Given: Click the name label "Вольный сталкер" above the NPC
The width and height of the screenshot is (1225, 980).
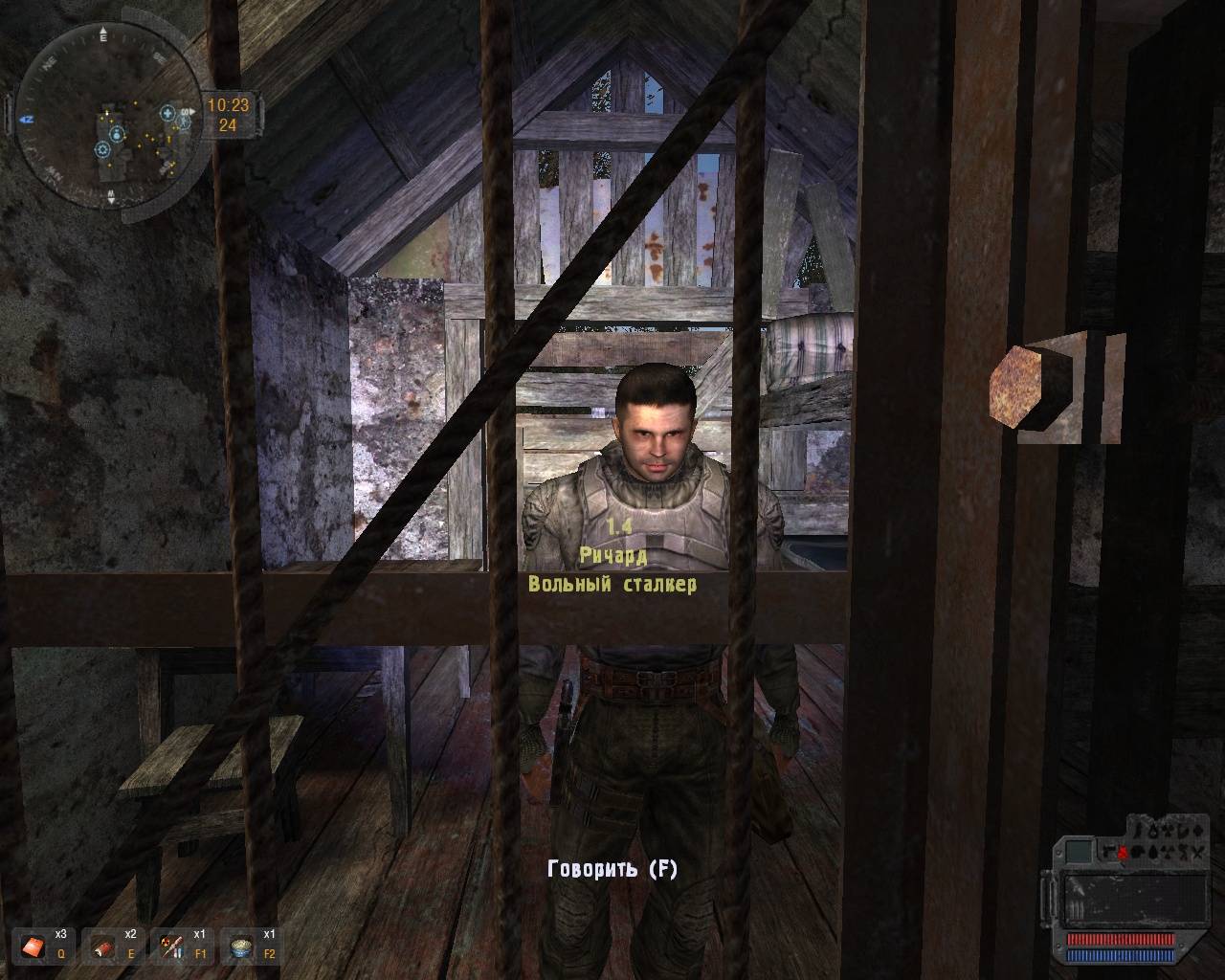Looking at the screenshot, I should [x=613, y=585].
